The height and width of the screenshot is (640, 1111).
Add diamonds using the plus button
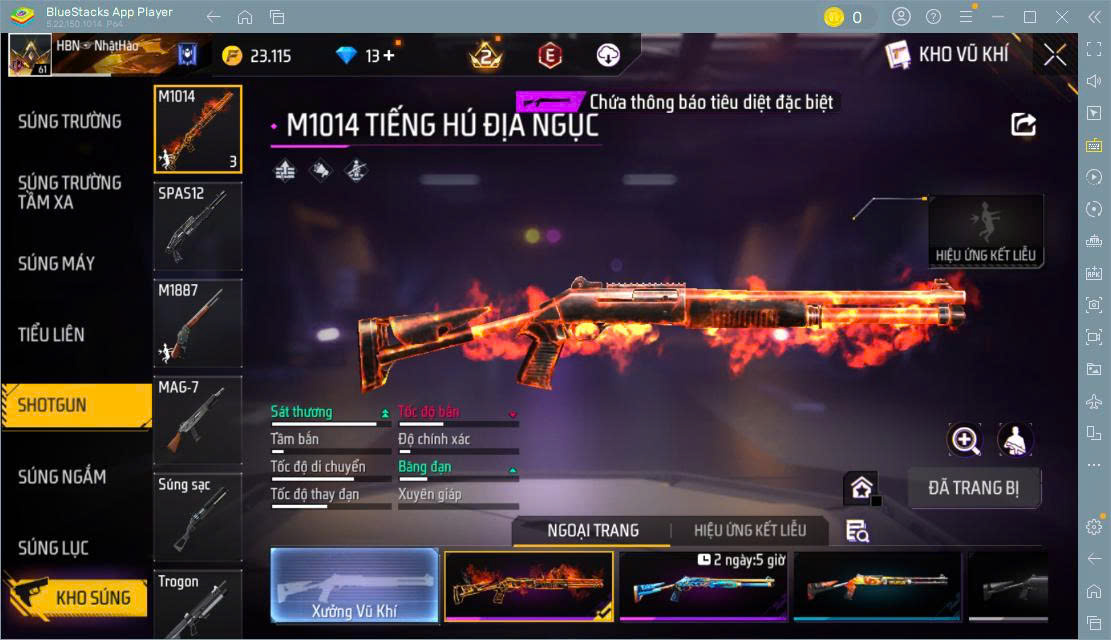[x=389, y=56]
